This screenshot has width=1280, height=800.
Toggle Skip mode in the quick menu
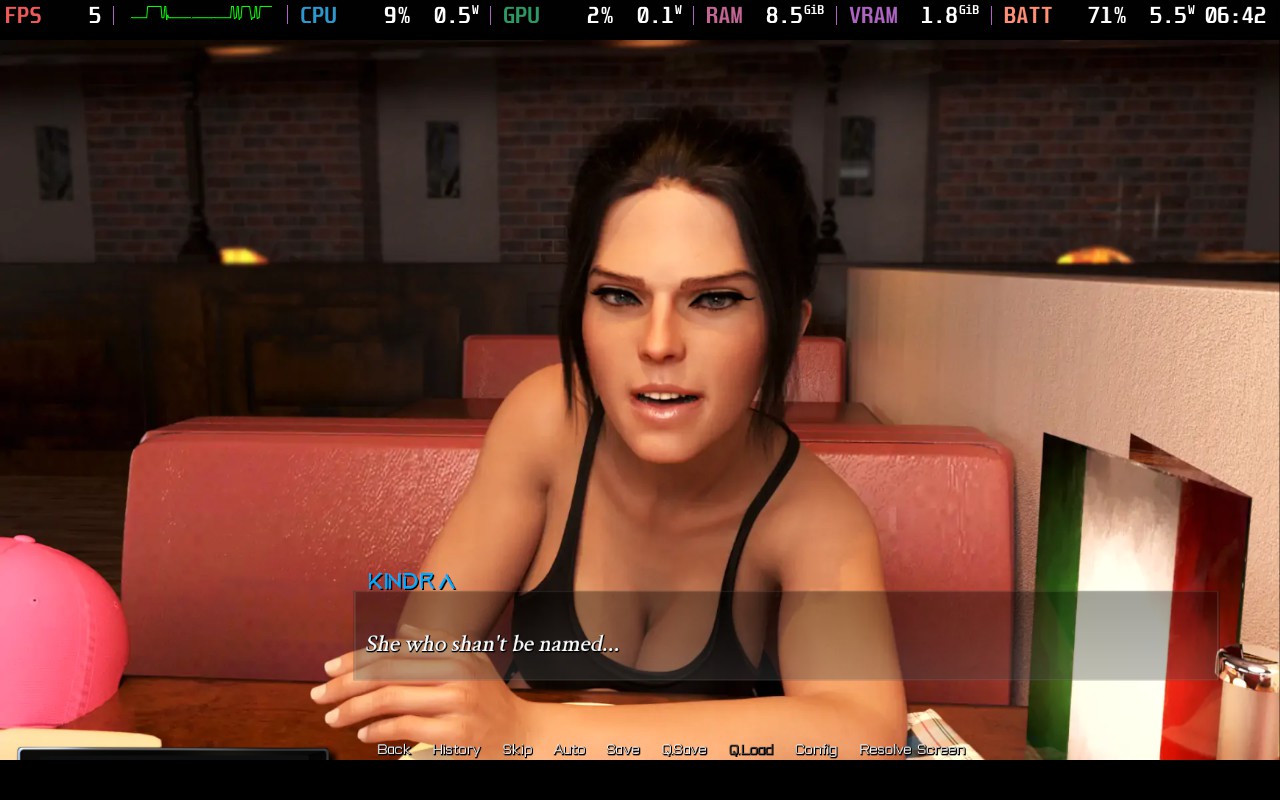click(x=517, y=749)
